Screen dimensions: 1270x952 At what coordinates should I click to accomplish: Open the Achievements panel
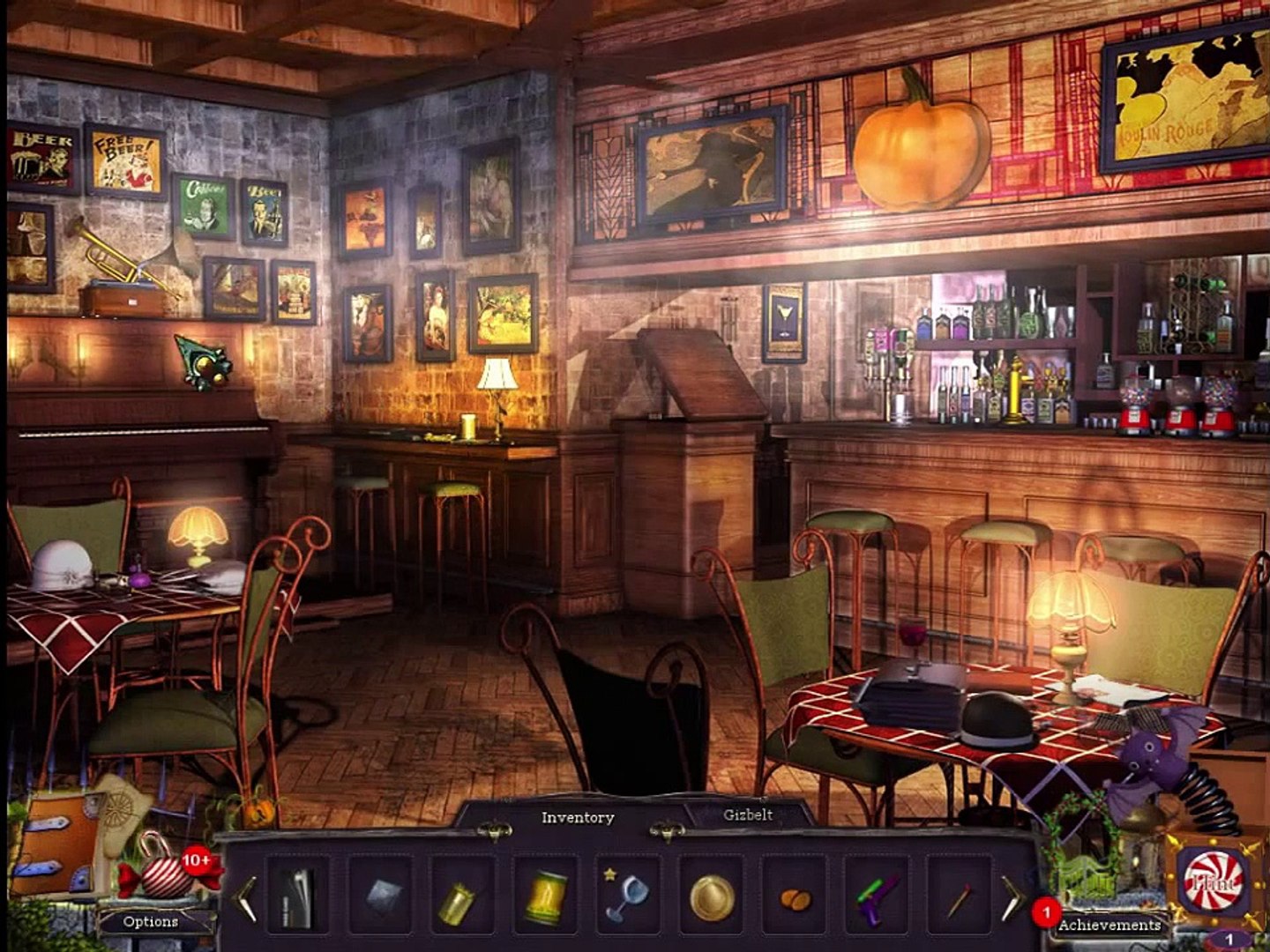tap(1109, 925)
